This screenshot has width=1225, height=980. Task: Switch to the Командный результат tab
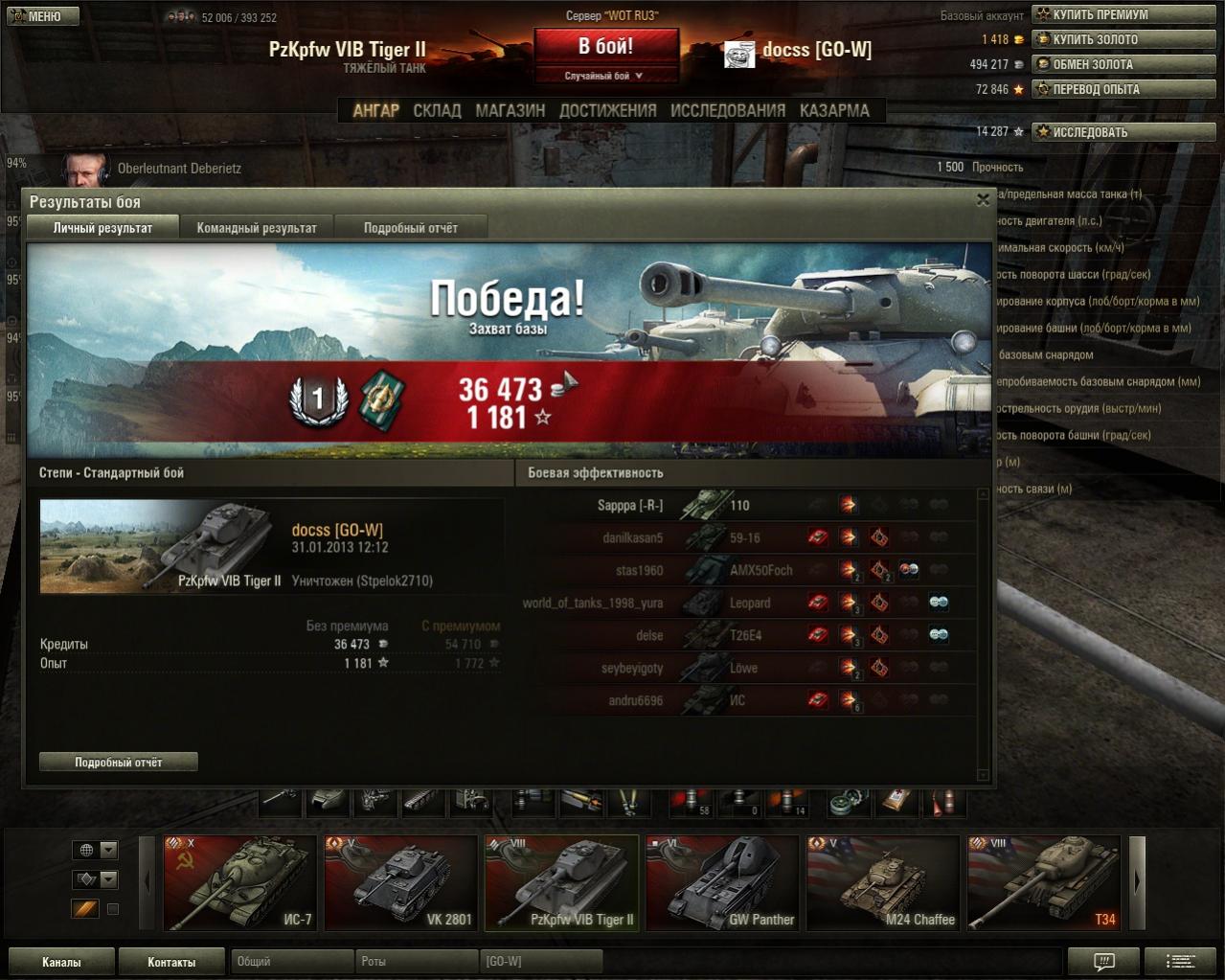(x=257, y=228)
